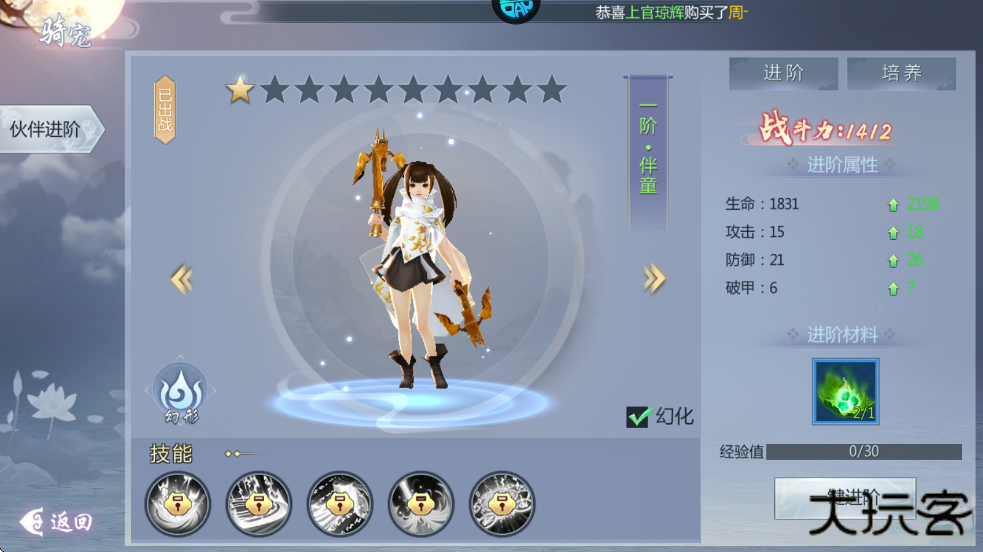The height and width of the screenshot is (552, 983).
Task: Click the 一键进阶 advance button
Action: [x=844, y=497]
